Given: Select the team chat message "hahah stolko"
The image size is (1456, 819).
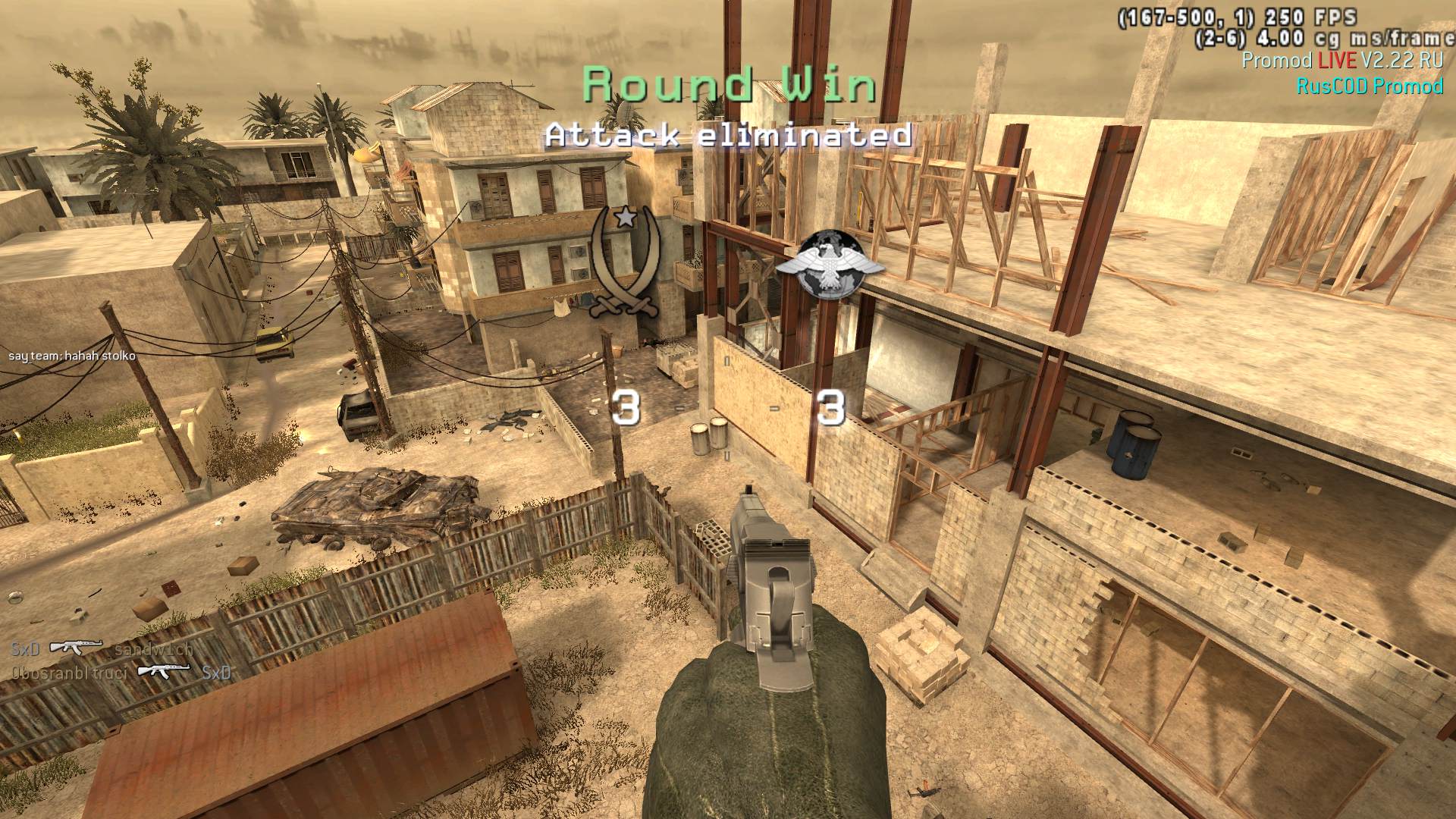Looking at the screenshot, I should tap(72, 356).
